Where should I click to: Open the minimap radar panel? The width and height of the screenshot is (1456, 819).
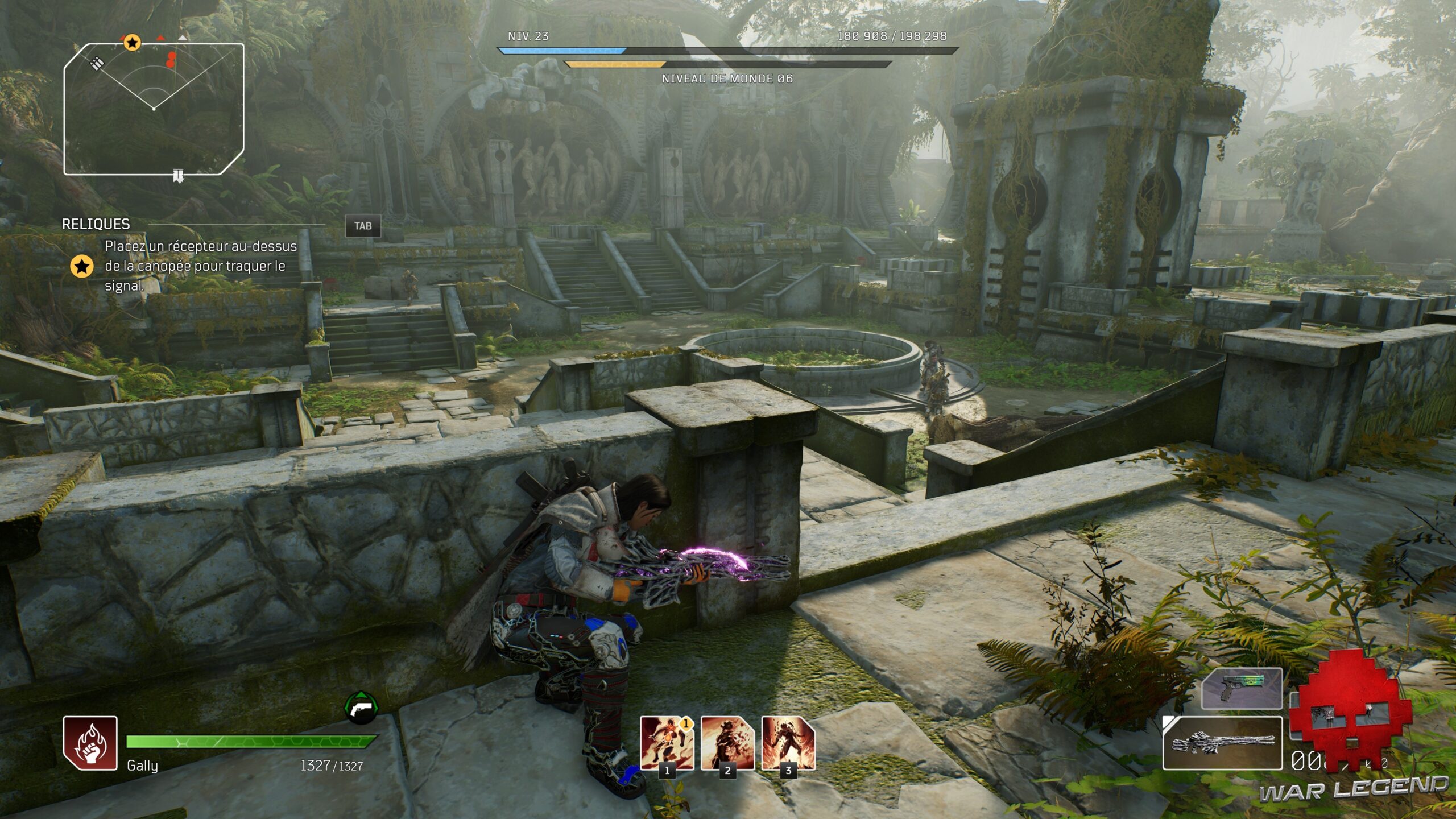(x=154, y=109)
